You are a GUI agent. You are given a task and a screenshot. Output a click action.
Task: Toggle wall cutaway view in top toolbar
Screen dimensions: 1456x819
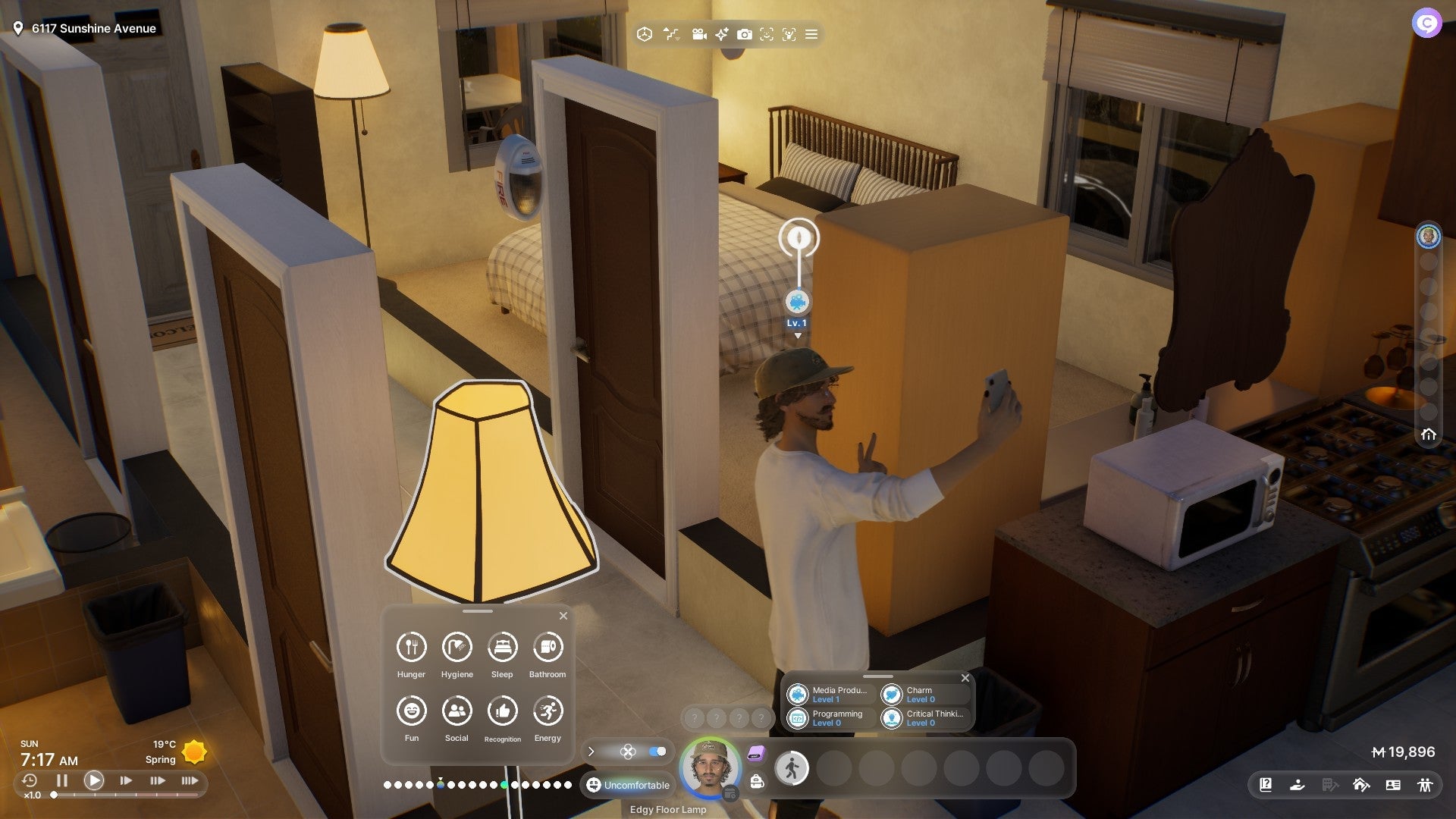point(672,34)
